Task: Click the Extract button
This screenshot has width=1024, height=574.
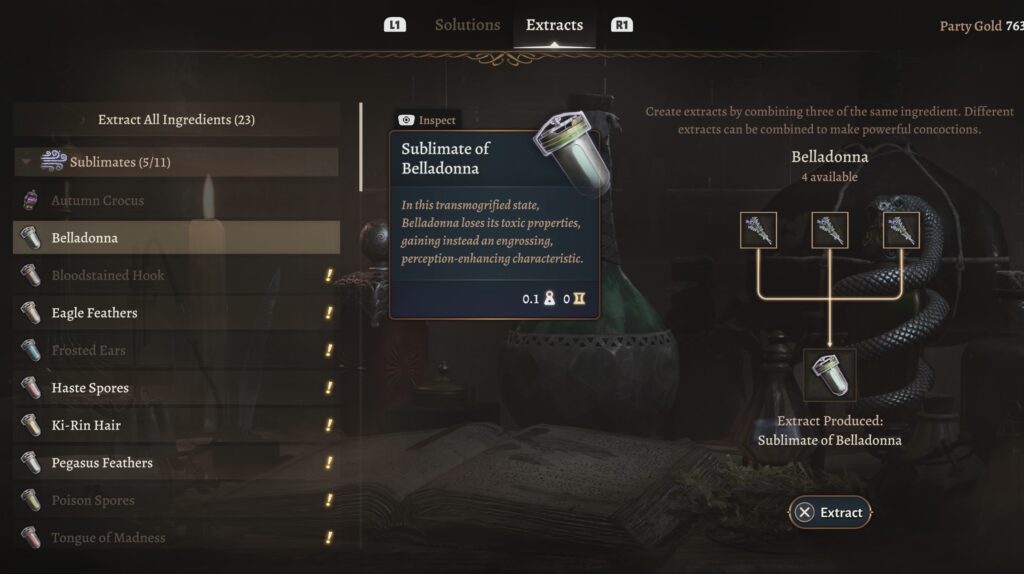Action: coord(829,513)
